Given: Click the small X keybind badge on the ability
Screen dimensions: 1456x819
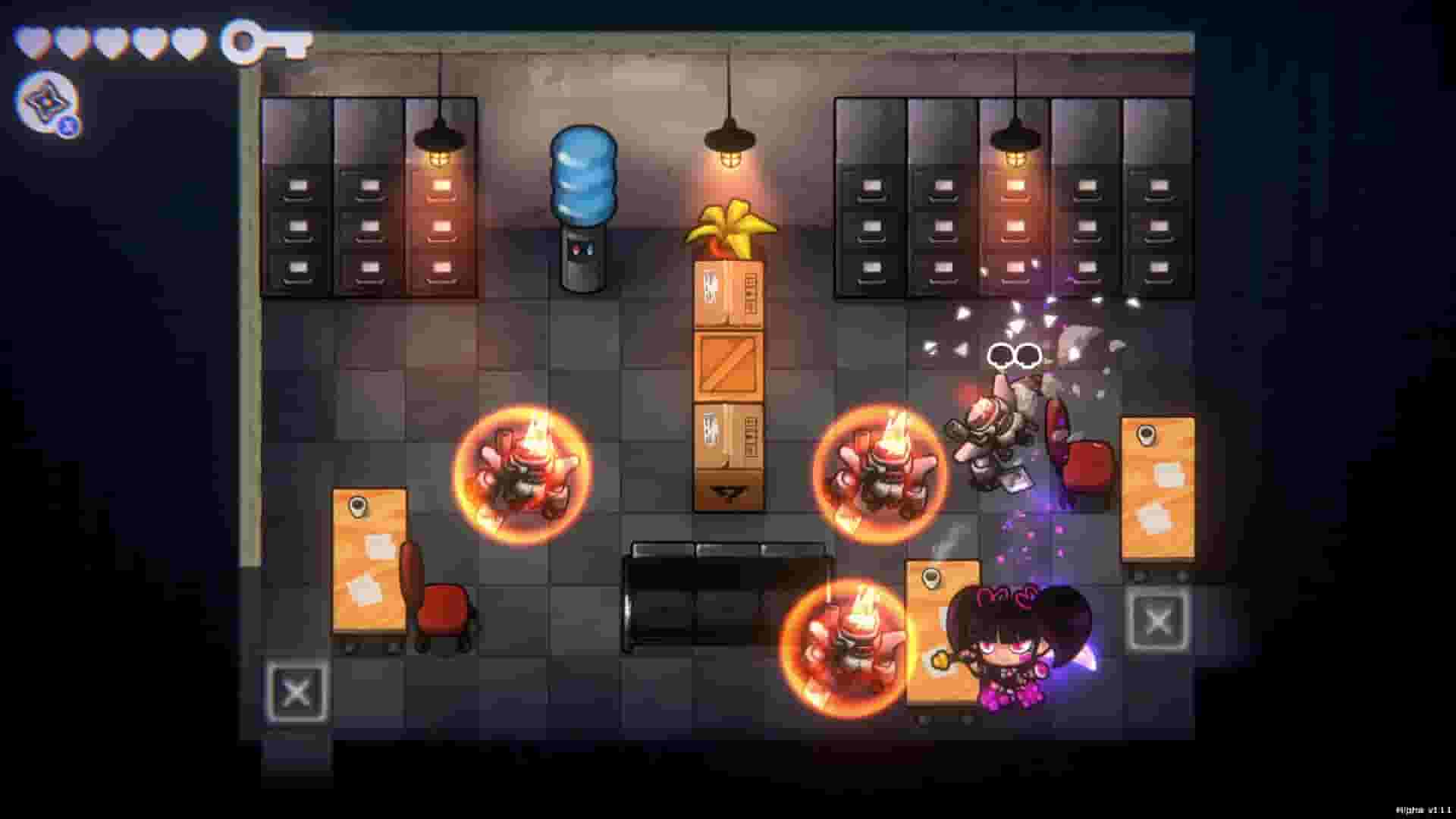Looking at the screenshot, I should click(x=68, y=127).
